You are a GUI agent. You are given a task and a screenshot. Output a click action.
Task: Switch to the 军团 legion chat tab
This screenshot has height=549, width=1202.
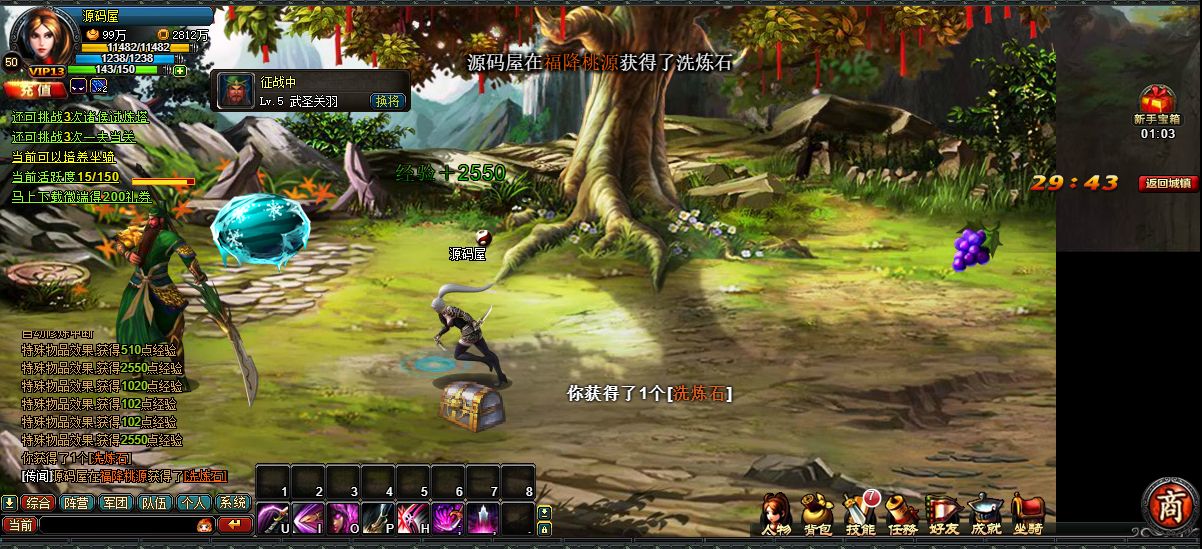[x=116, y=503]
